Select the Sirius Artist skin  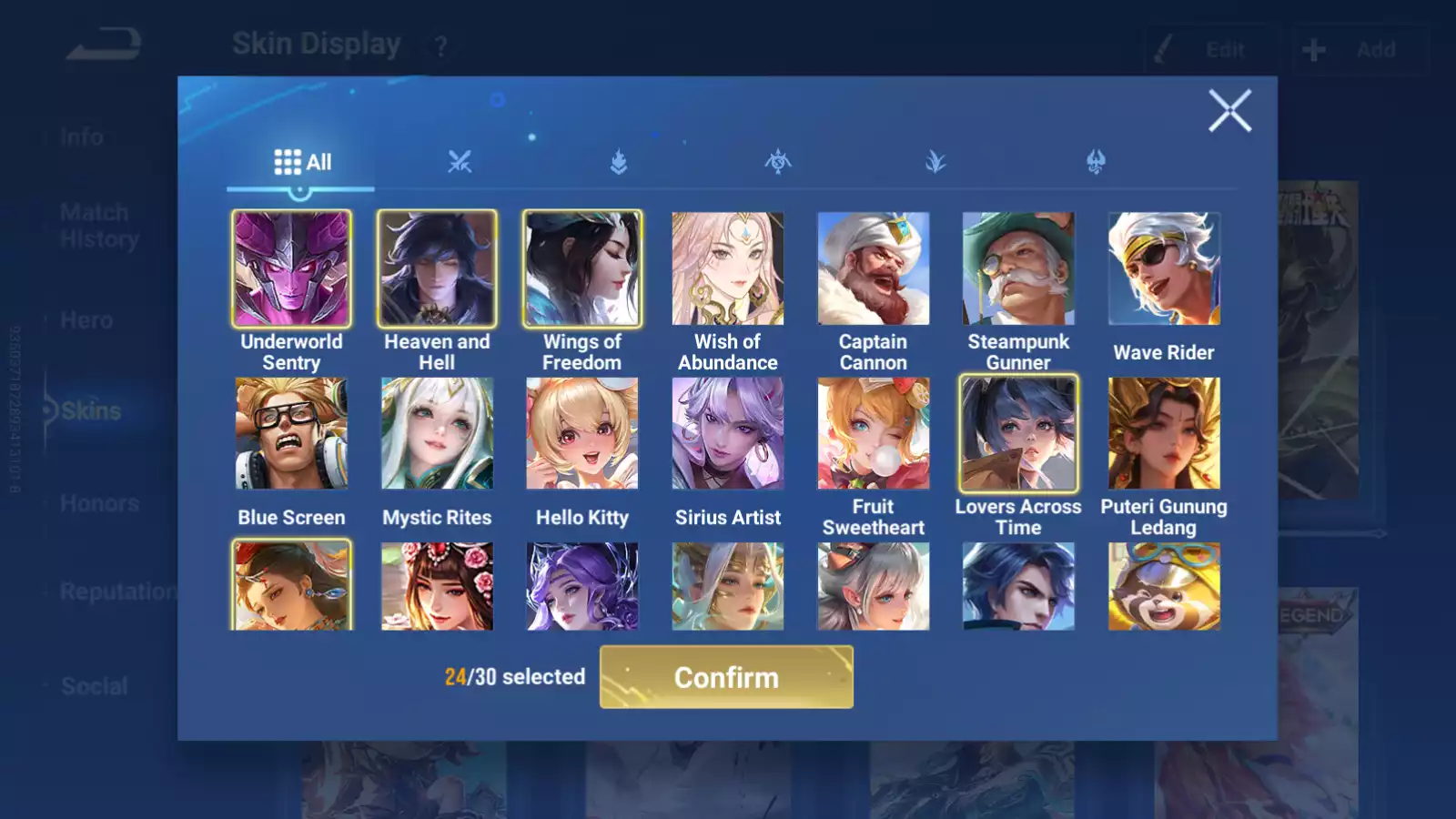click(728, 434)
